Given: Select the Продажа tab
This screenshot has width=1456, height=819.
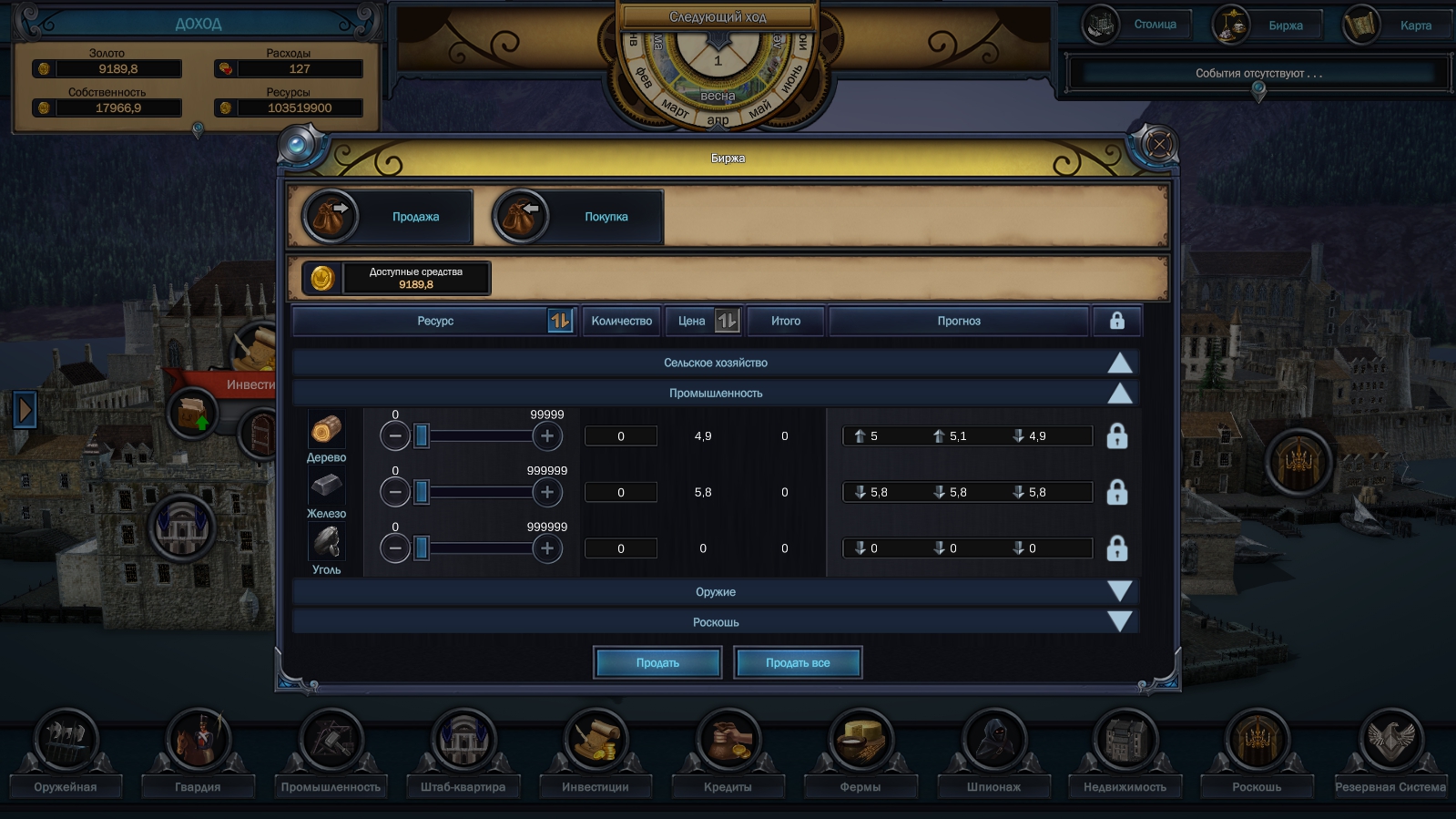Looking at the screenshot, I should [382, 216].
